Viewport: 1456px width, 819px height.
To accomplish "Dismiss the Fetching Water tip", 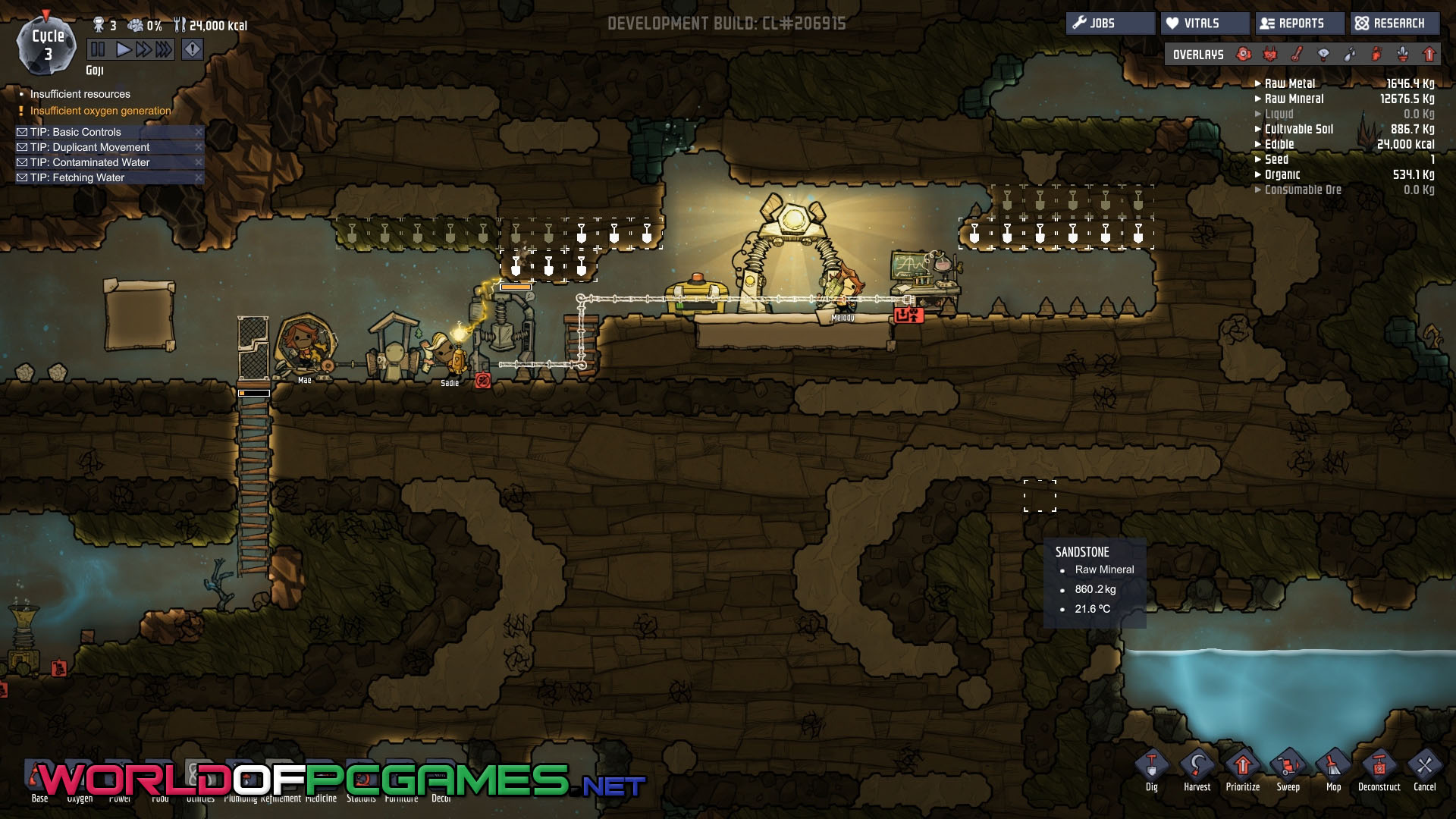I will tap(199, 177).
